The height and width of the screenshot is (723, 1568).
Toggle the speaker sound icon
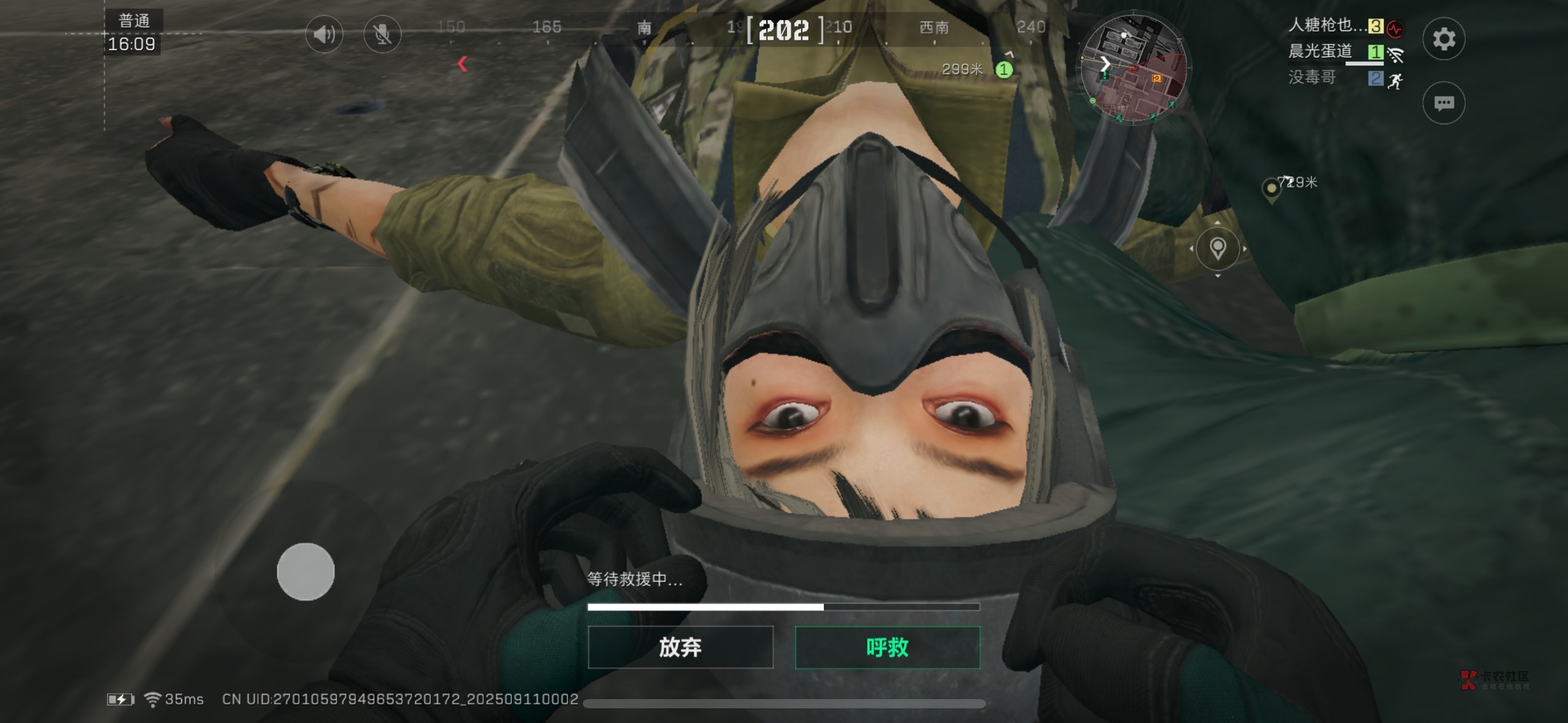coord(324,34)
